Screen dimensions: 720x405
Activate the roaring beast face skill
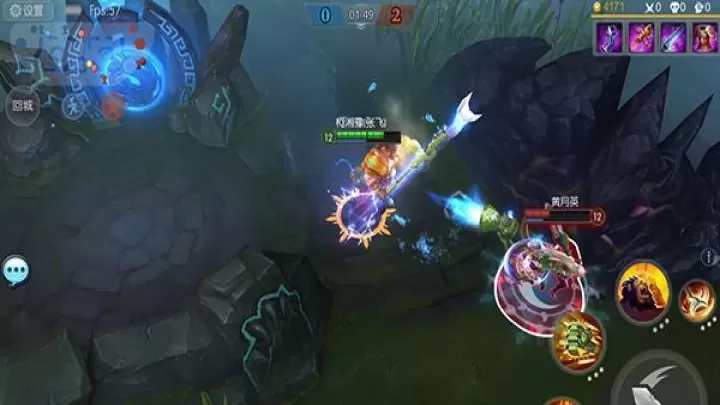pyautogui.click(x=642, y=290)
